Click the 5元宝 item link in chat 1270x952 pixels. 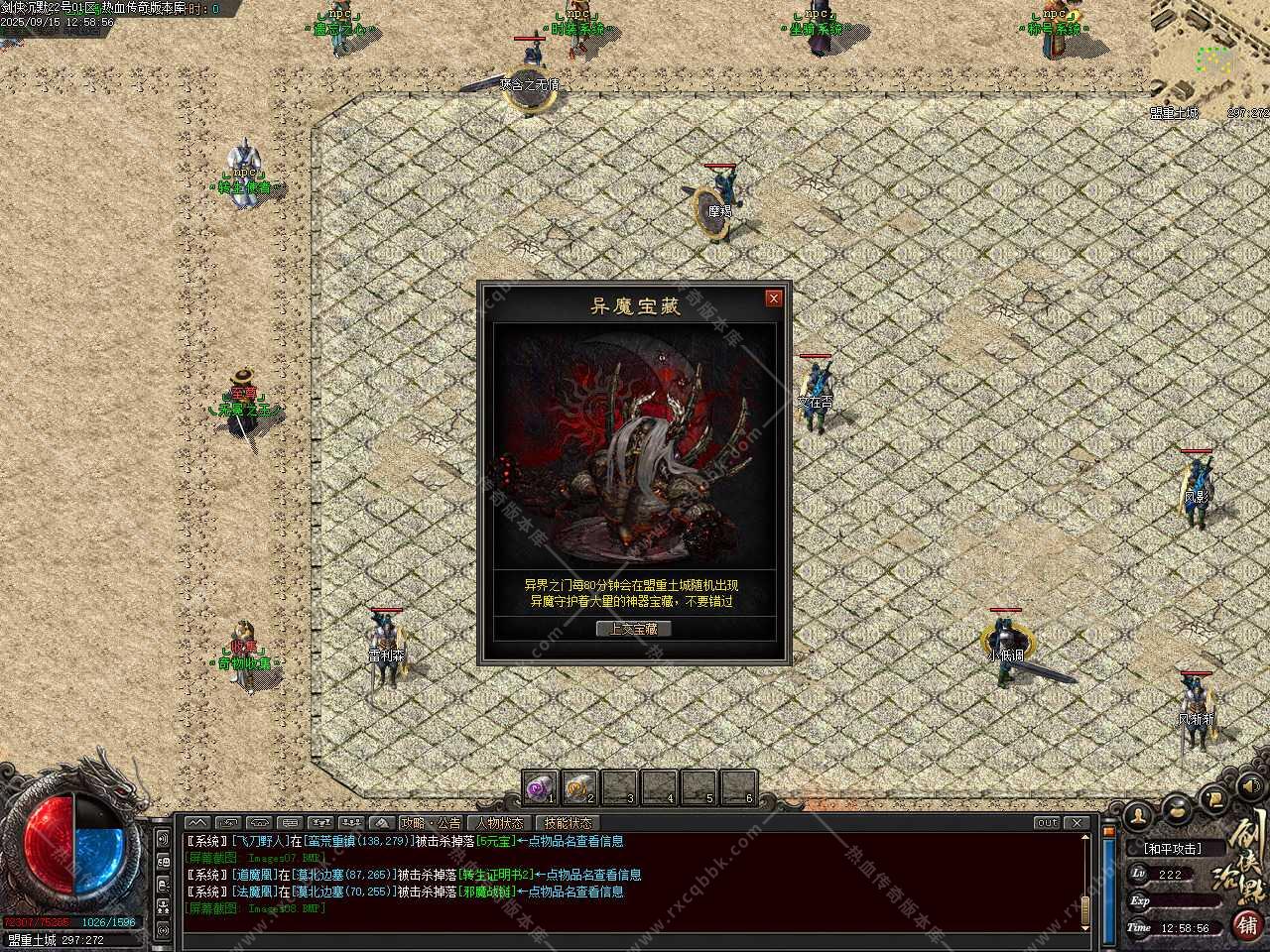(495, 841)
